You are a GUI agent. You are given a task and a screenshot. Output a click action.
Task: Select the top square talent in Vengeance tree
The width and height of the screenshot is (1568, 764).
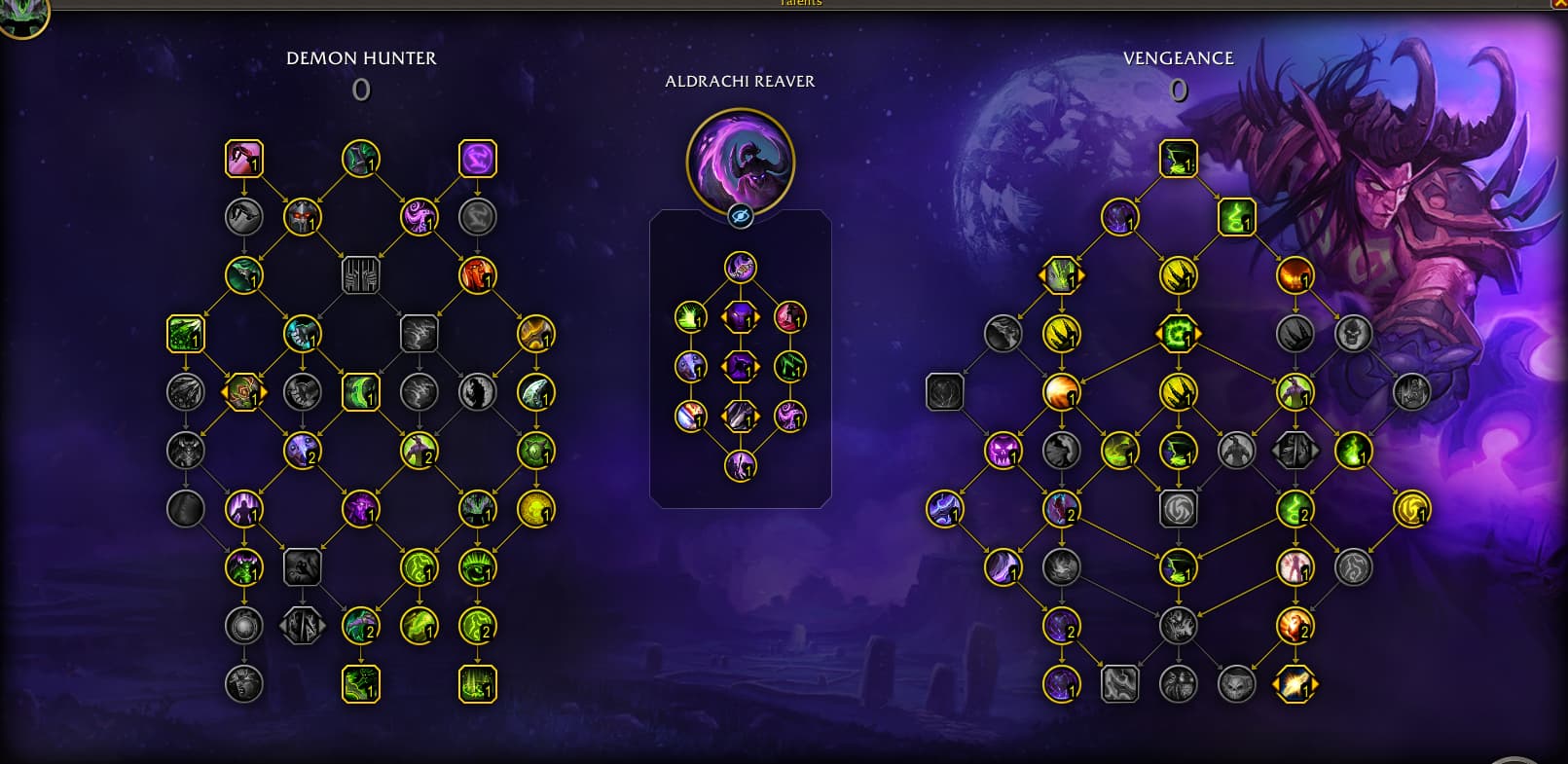(x=1178, y=159)
